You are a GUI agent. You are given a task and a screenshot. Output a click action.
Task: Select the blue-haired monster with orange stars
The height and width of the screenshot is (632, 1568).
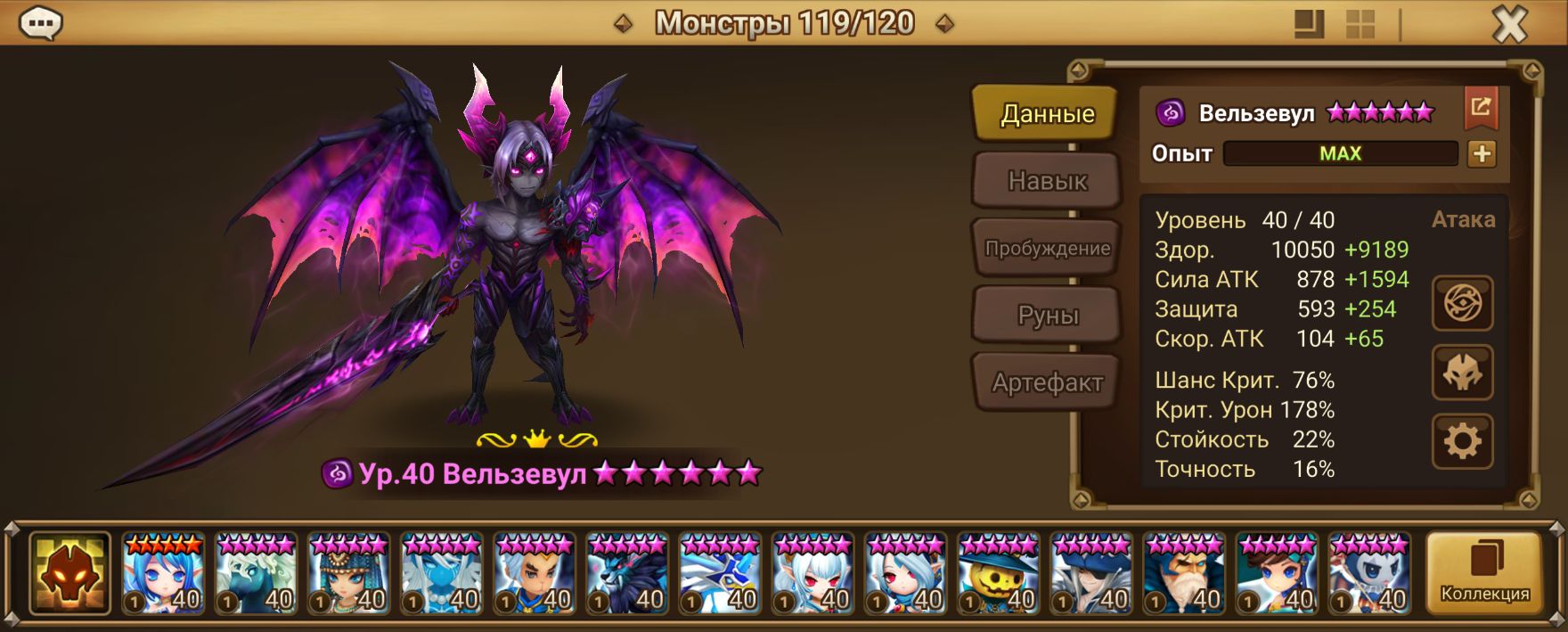[163, 574]
